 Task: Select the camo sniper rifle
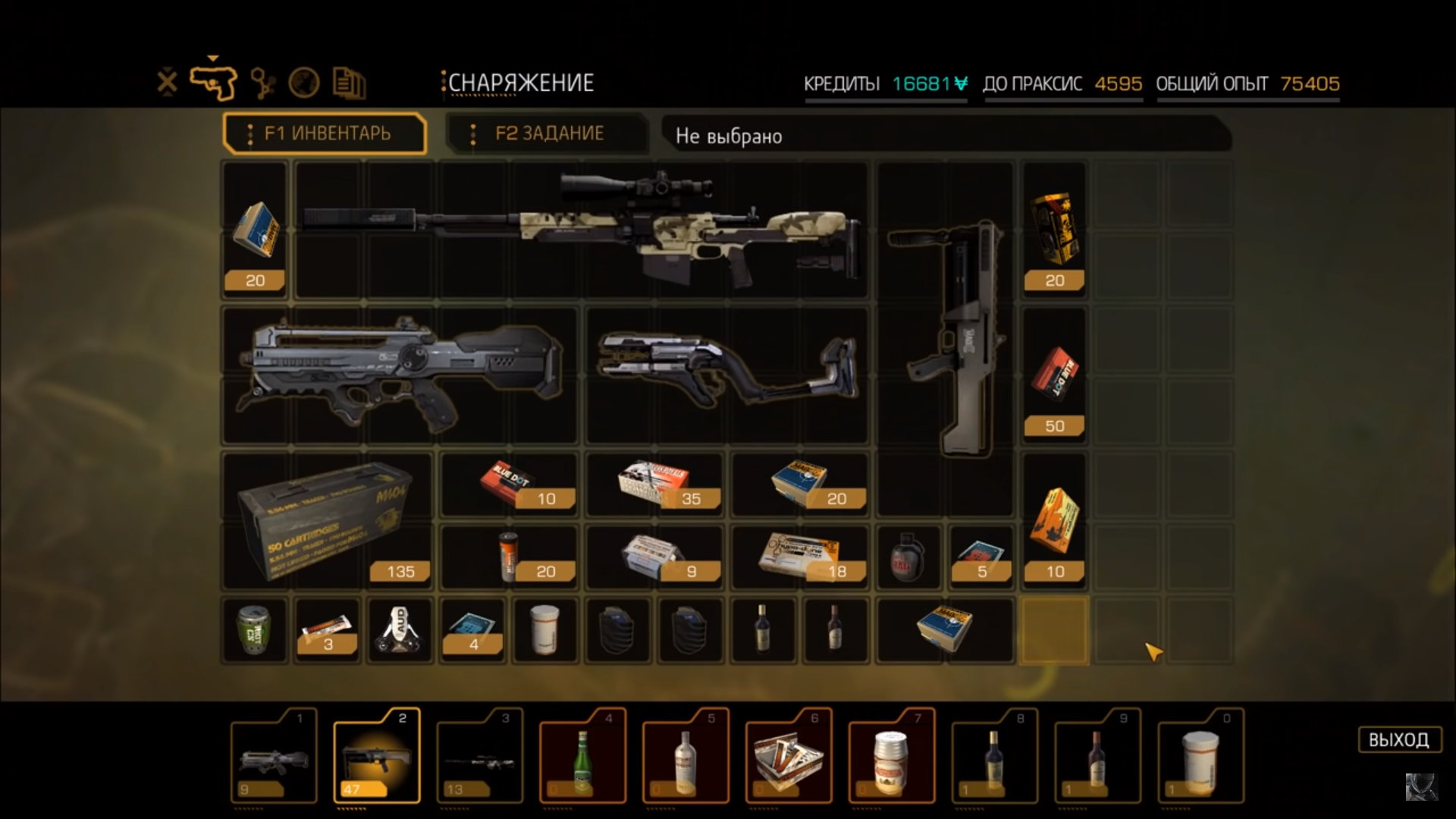[581, 229]
